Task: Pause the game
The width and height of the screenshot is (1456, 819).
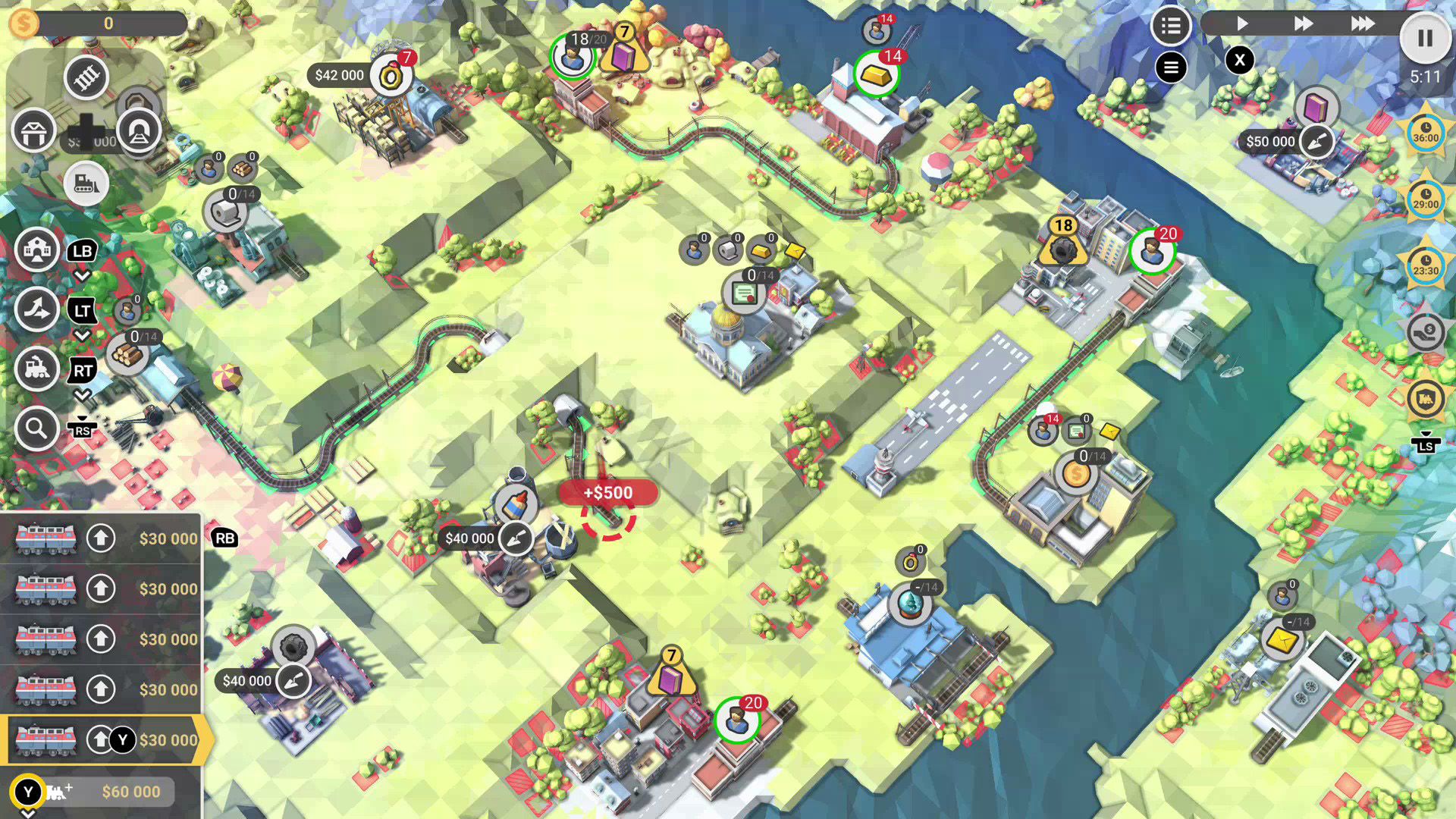Action: pos(1425,38)
